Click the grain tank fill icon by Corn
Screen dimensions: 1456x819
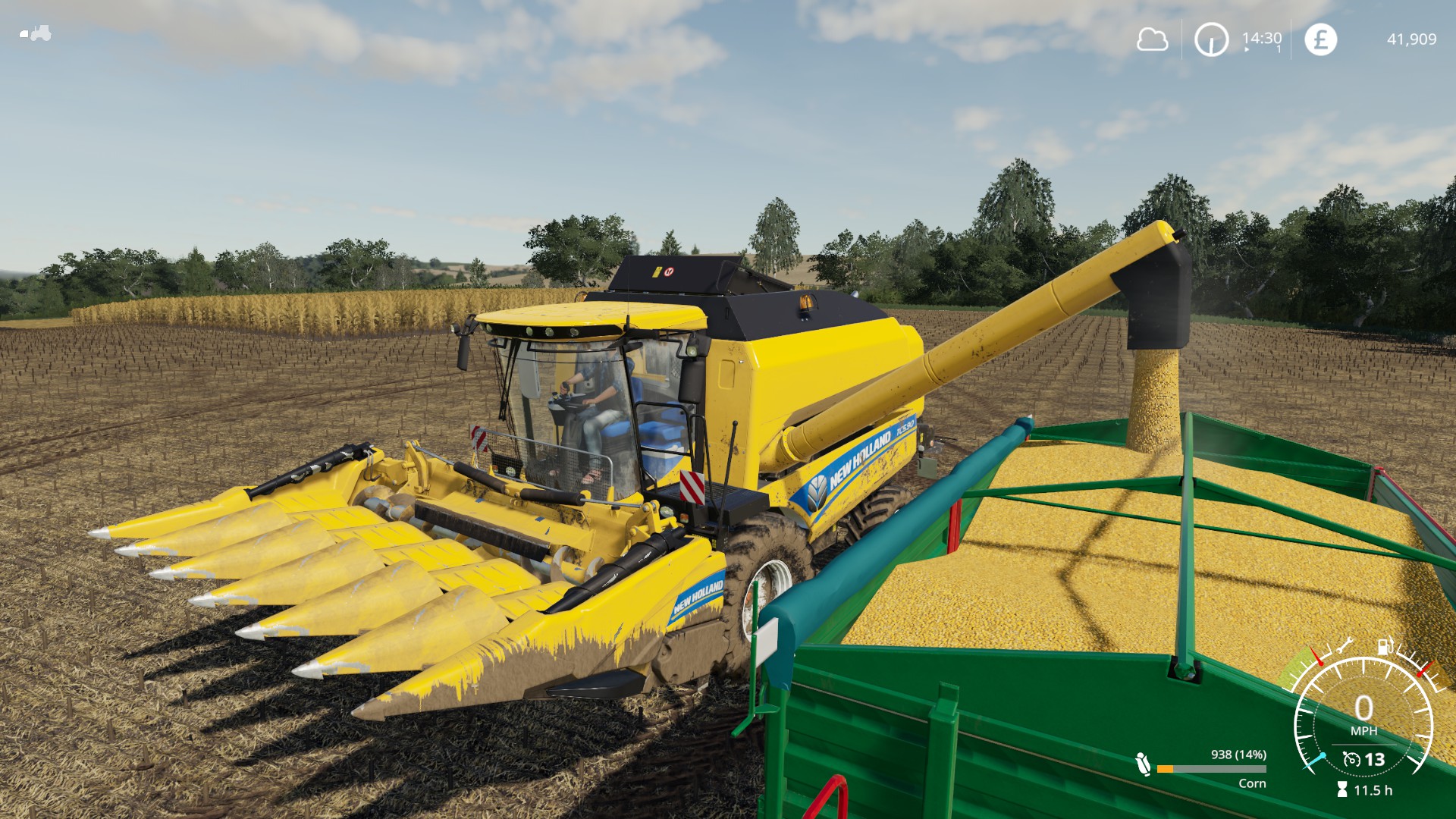[x=1143, y=764]
